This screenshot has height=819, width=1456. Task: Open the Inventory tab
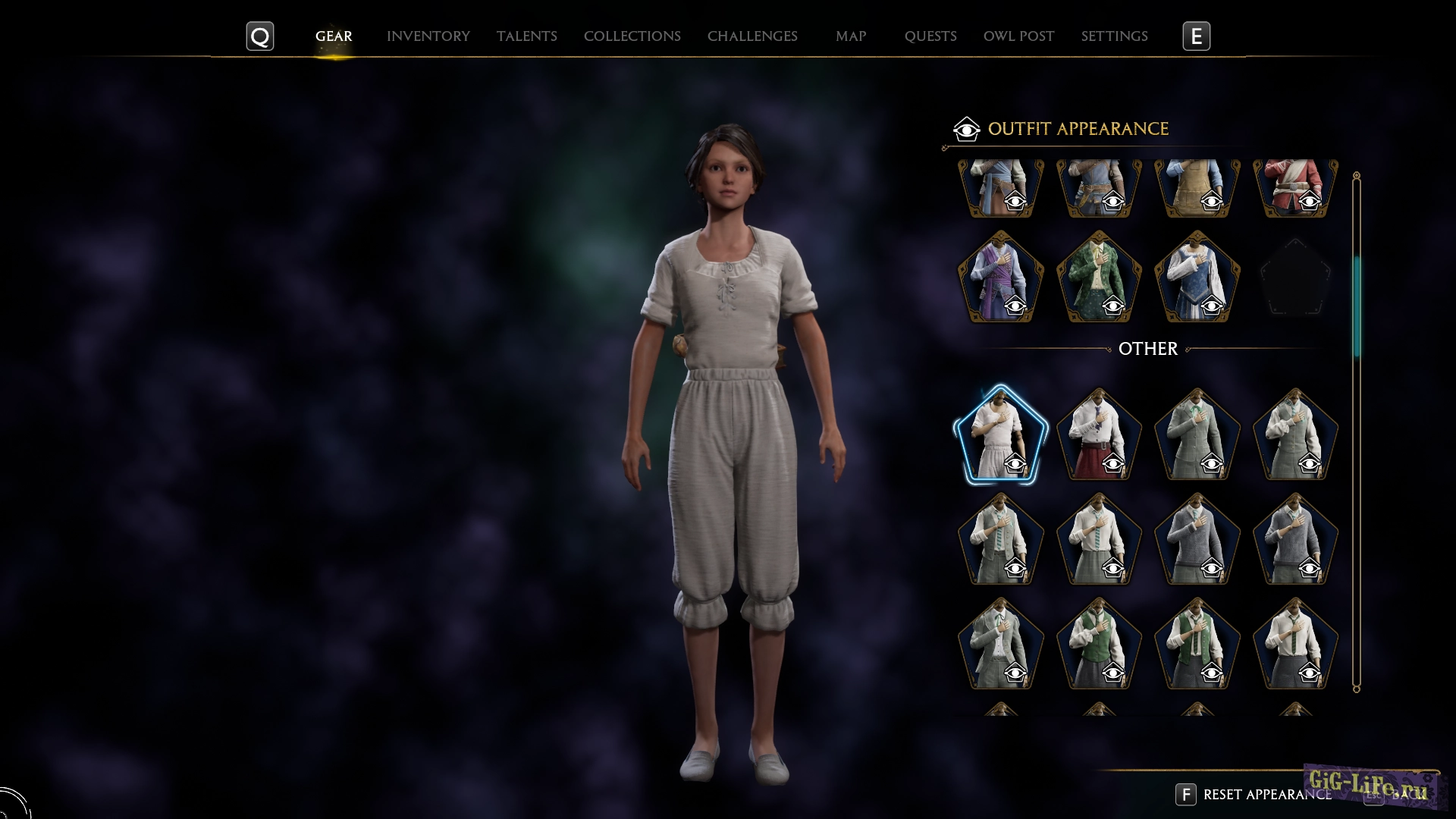coord(428,36)
